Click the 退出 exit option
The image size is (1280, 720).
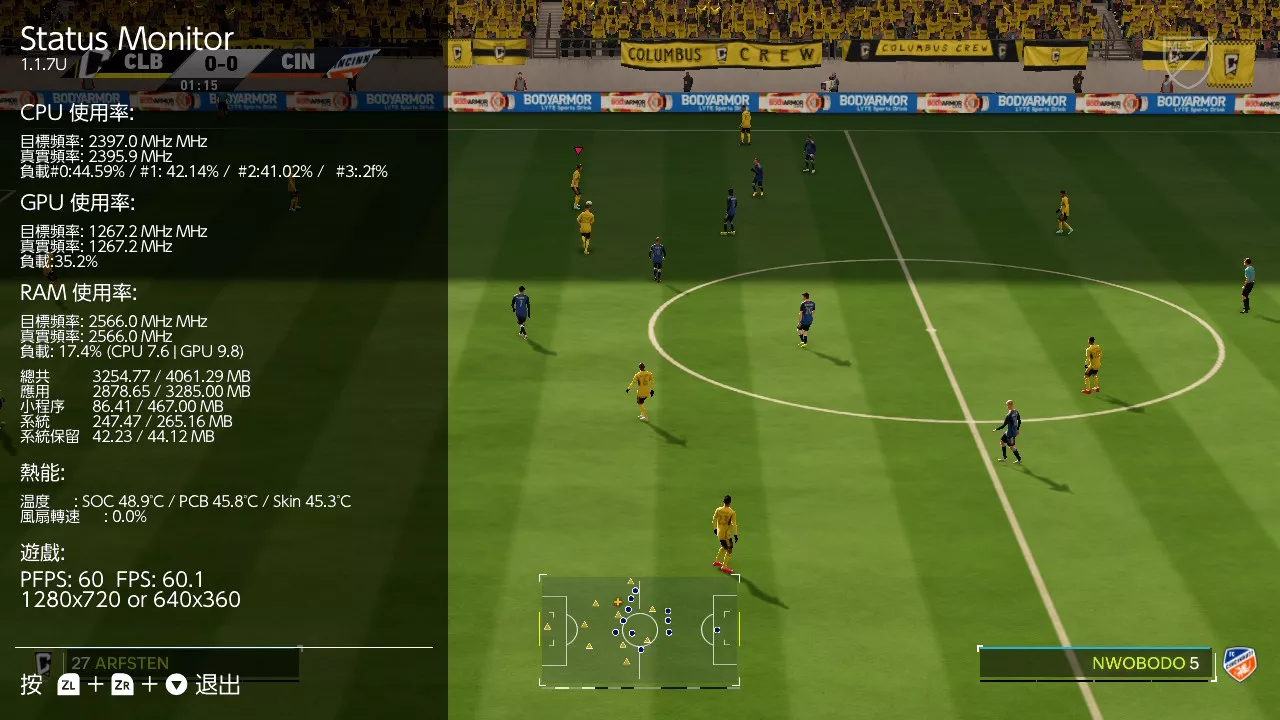216,686
